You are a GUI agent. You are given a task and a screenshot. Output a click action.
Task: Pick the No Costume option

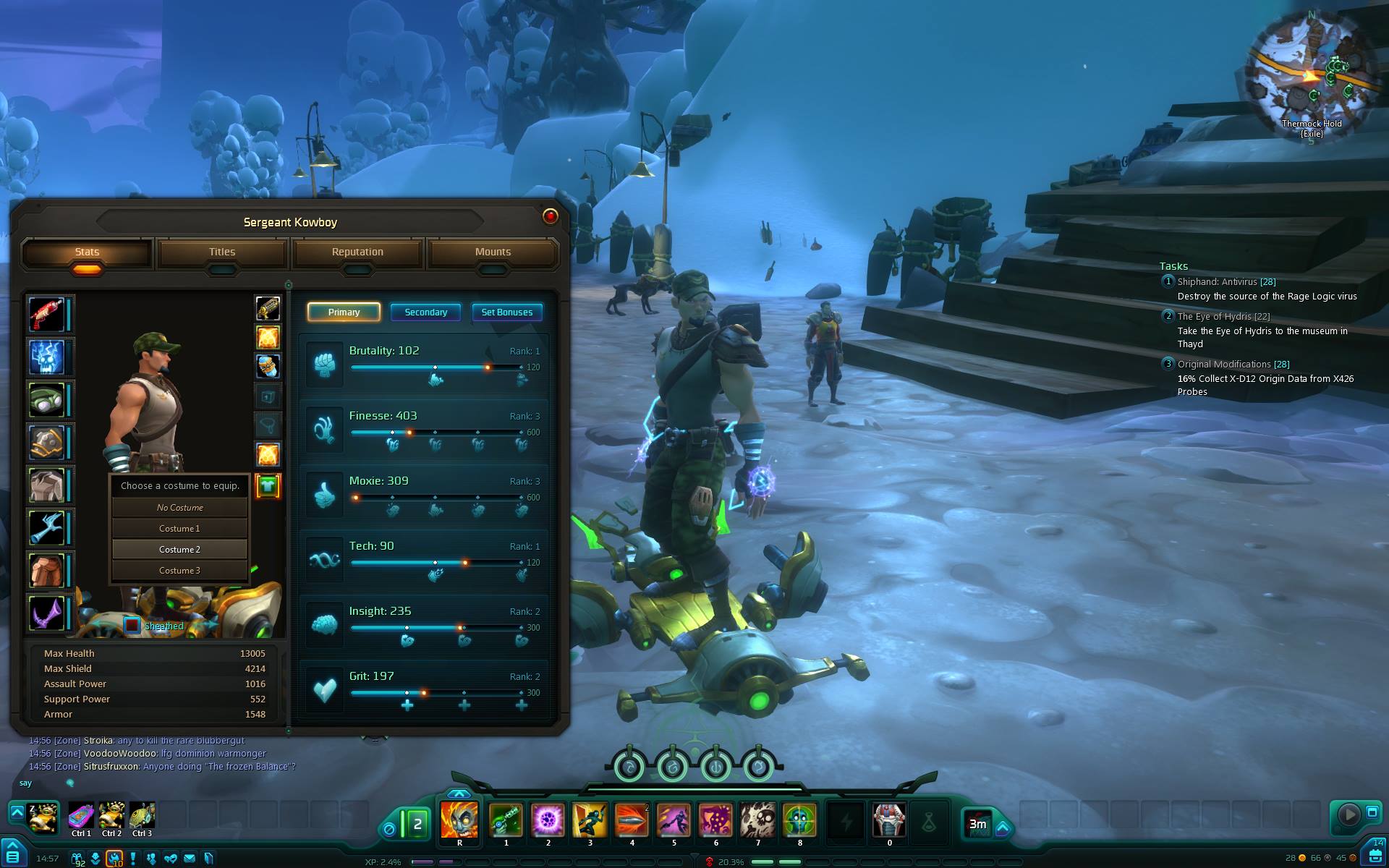coord(179,508)
